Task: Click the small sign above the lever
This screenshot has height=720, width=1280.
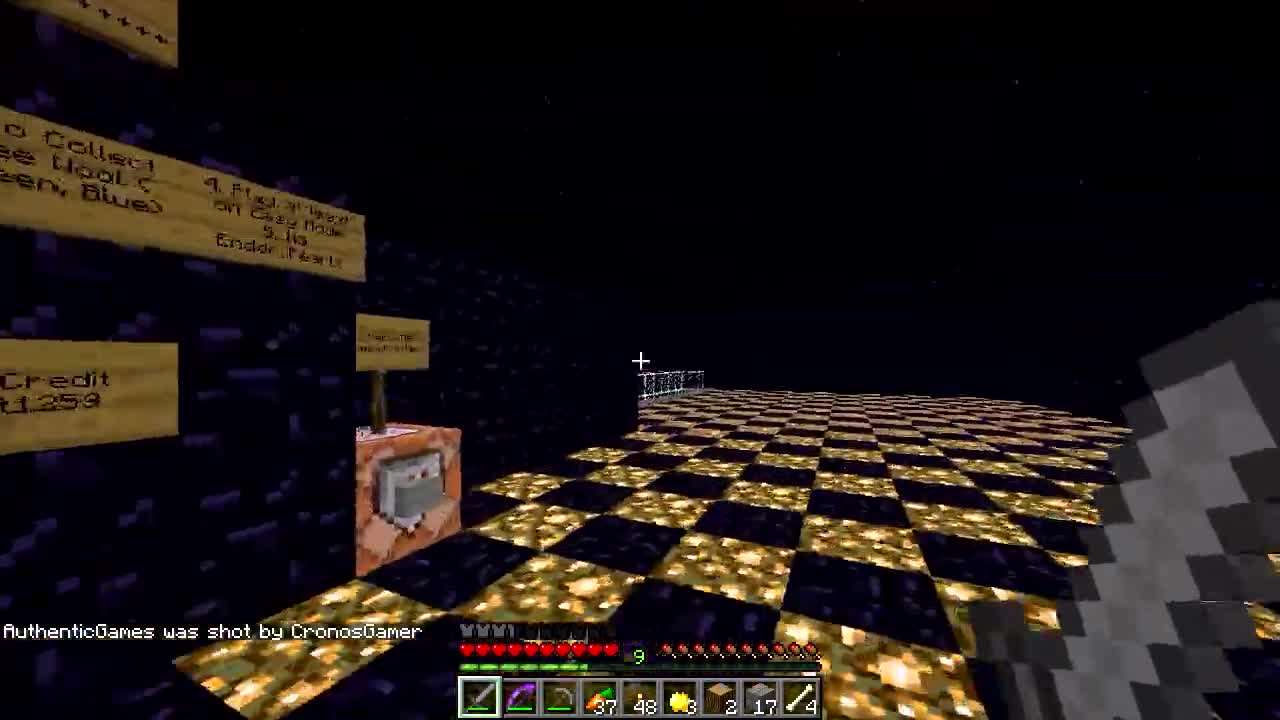Action: click(392, 340)
